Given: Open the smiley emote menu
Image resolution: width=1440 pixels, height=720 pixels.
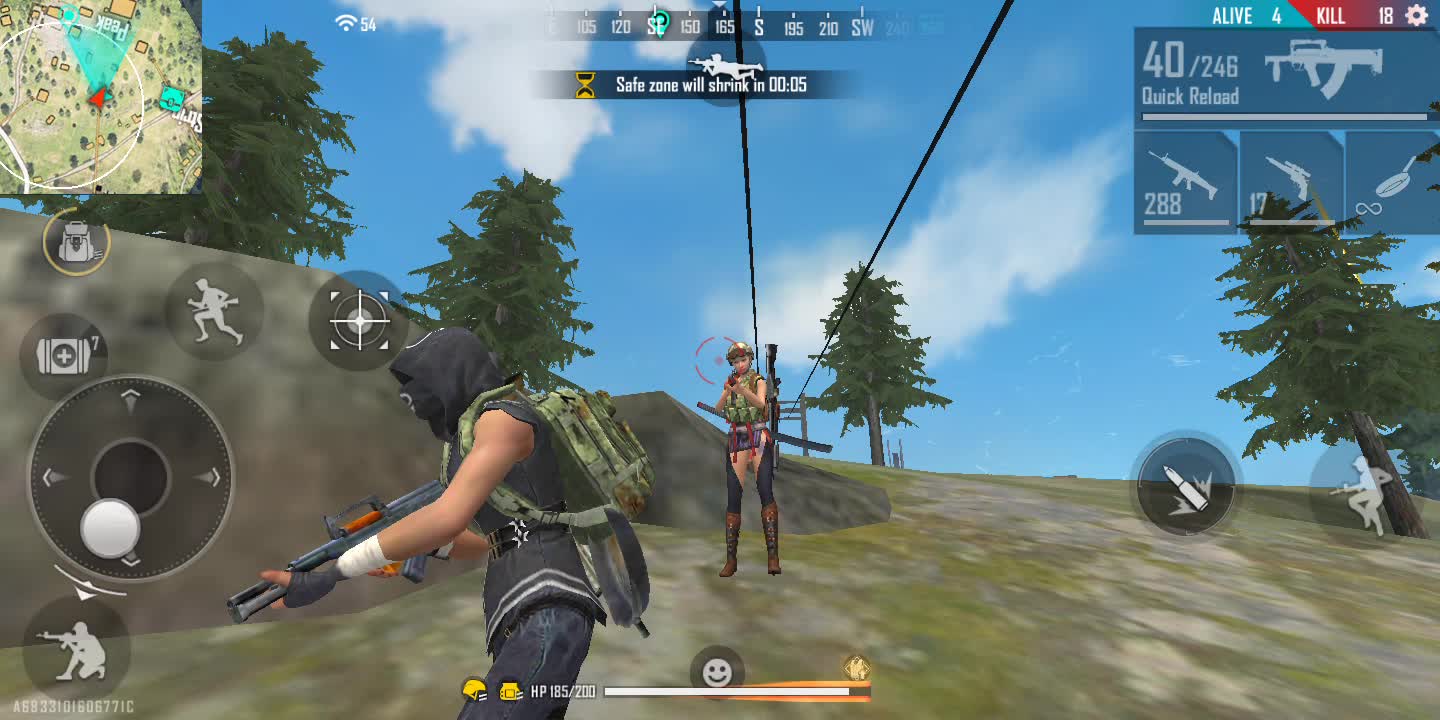Looking at the screenshot, I should coord(717,673).
